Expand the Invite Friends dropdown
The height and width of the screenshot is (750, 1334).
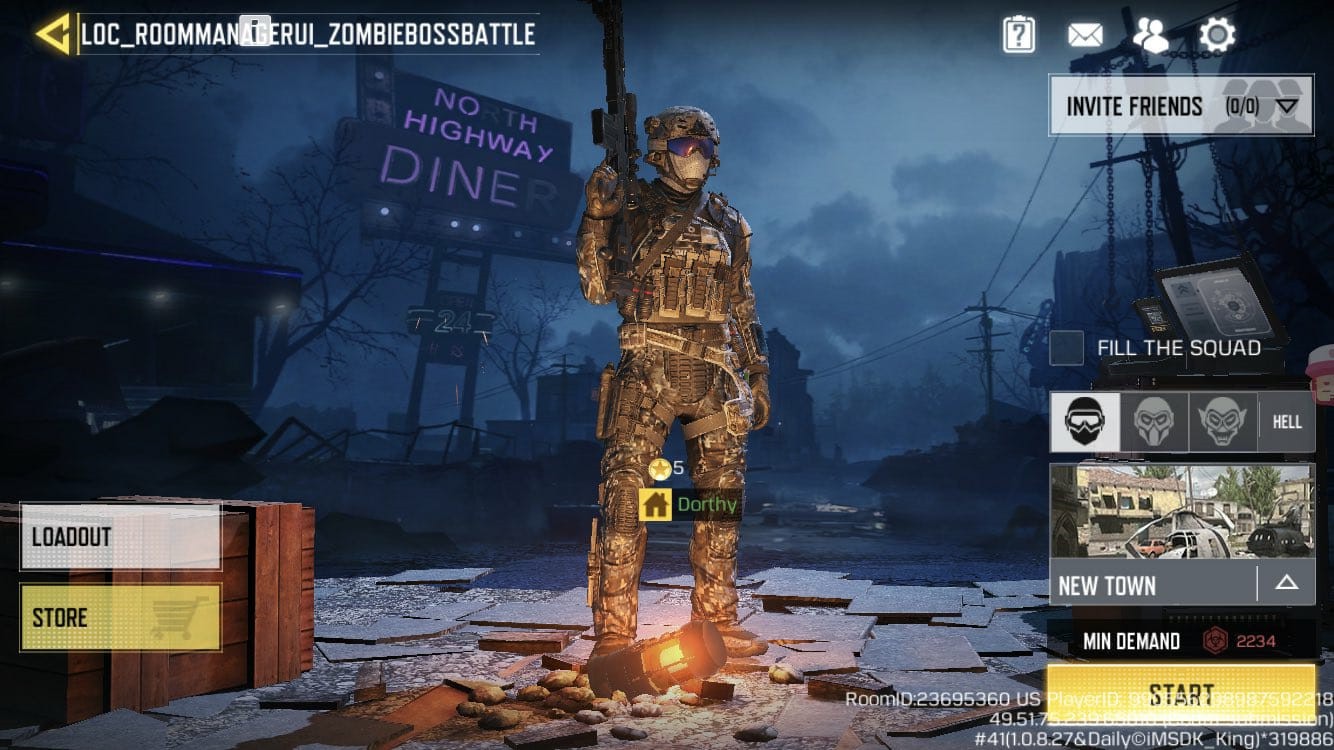(1286, 106)
